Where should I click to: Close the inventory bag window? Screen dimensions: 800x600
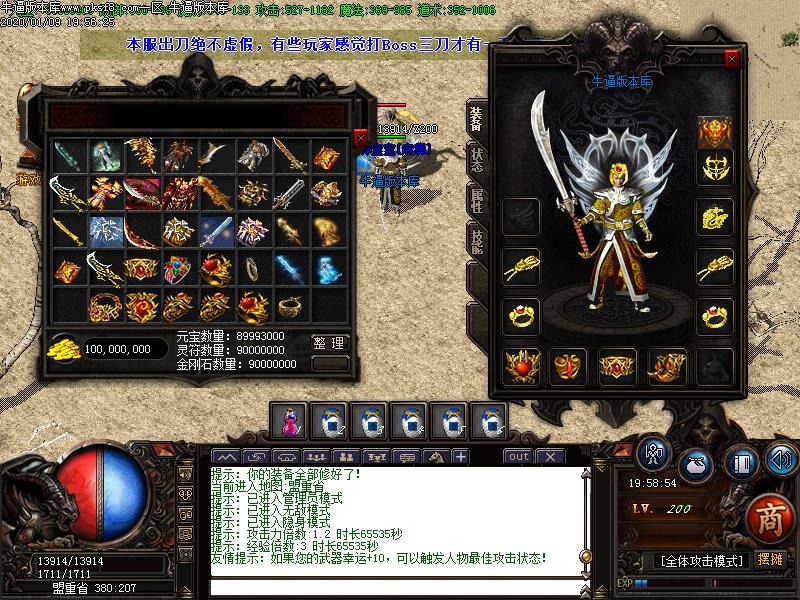pos(361,138)
